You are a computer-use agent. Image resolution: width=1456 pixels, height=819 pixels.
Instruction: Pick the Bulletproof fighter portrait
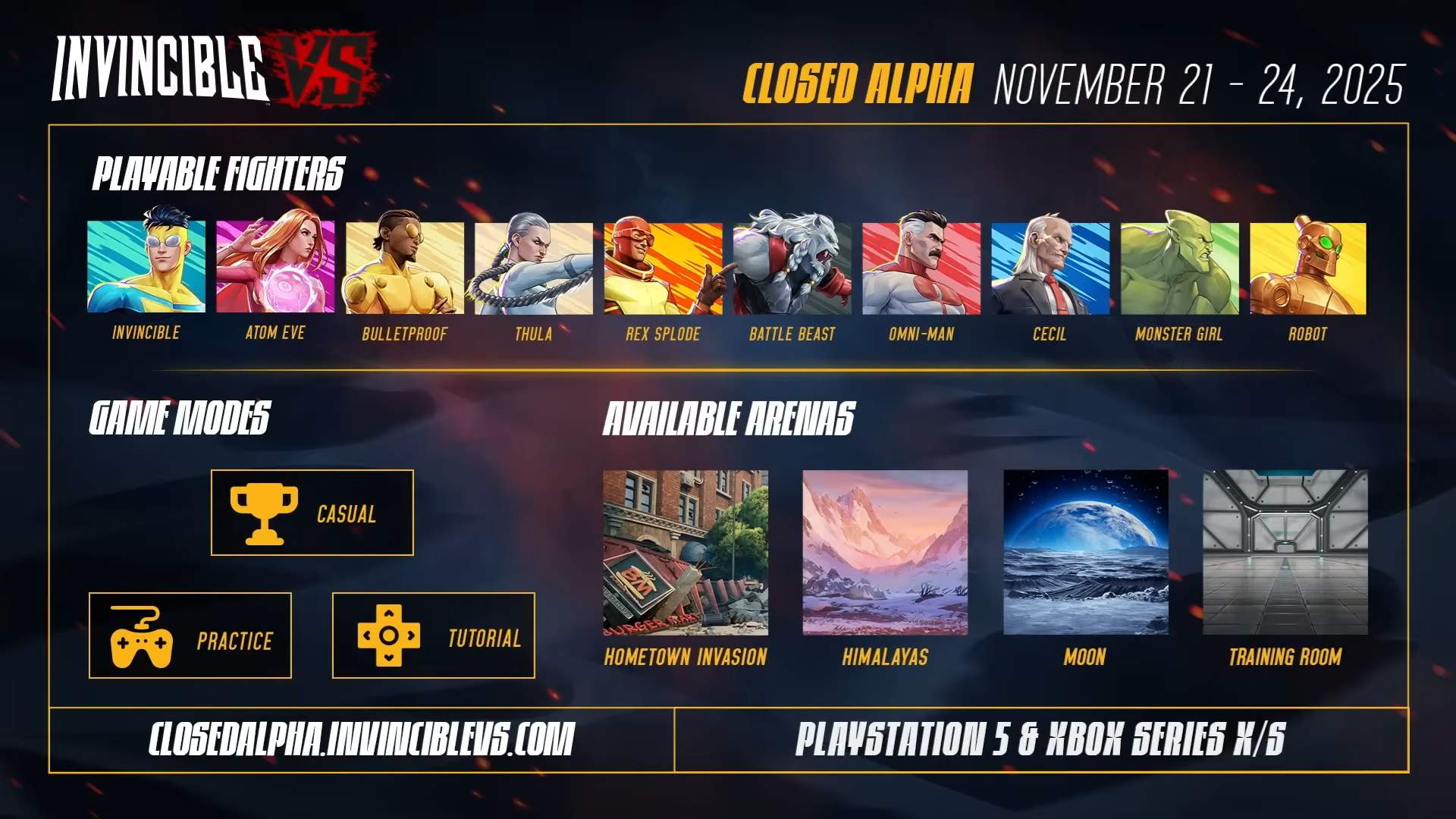click(404, 267)
